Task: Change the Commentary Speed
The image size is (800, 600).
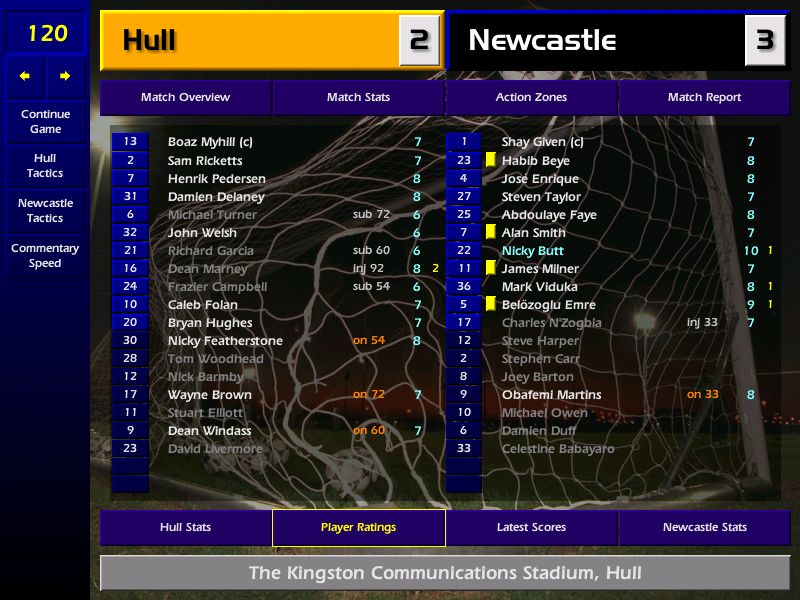Action: 45,256
